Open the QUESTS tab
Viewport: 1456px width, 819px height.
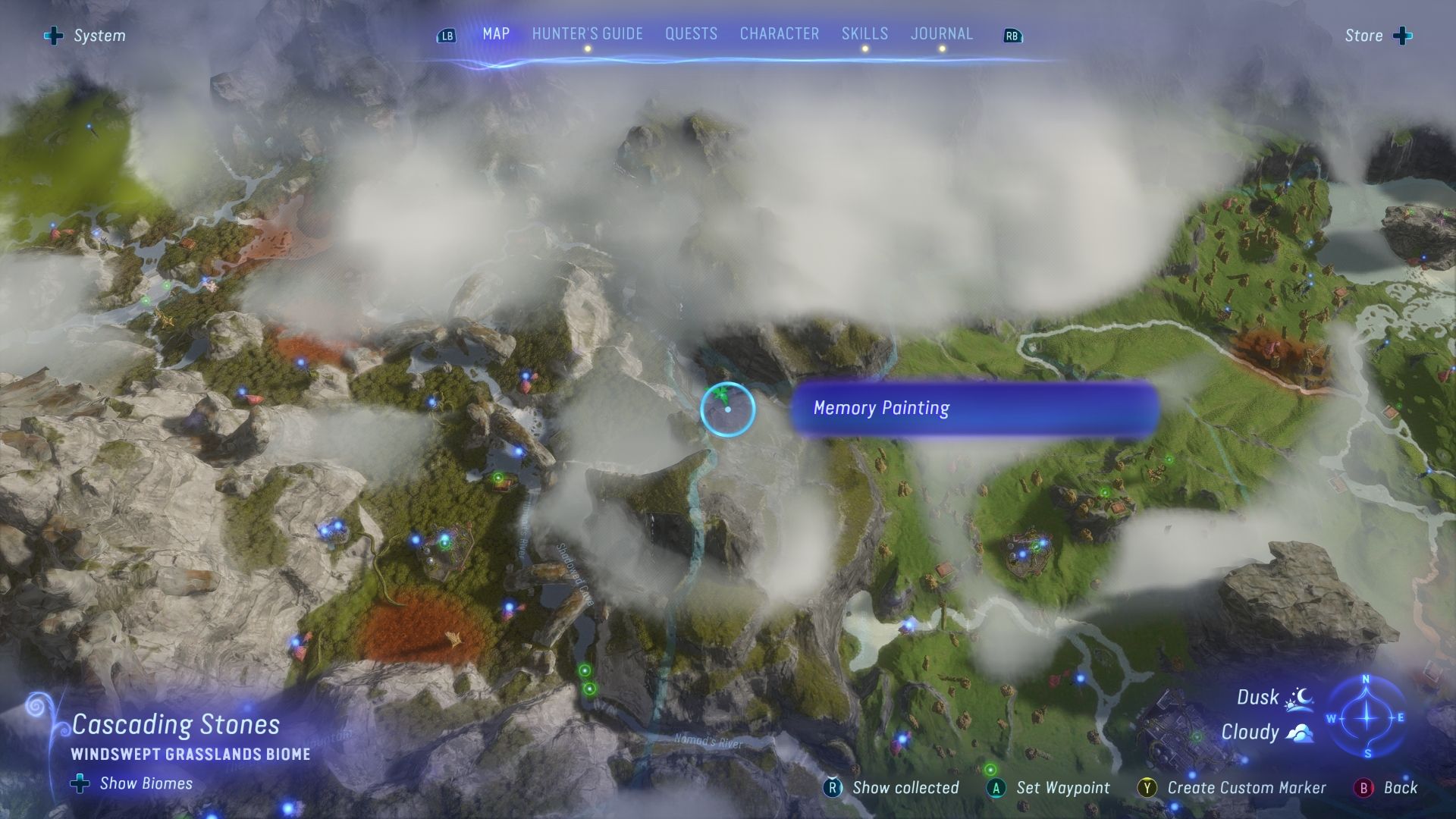point(691,33)
